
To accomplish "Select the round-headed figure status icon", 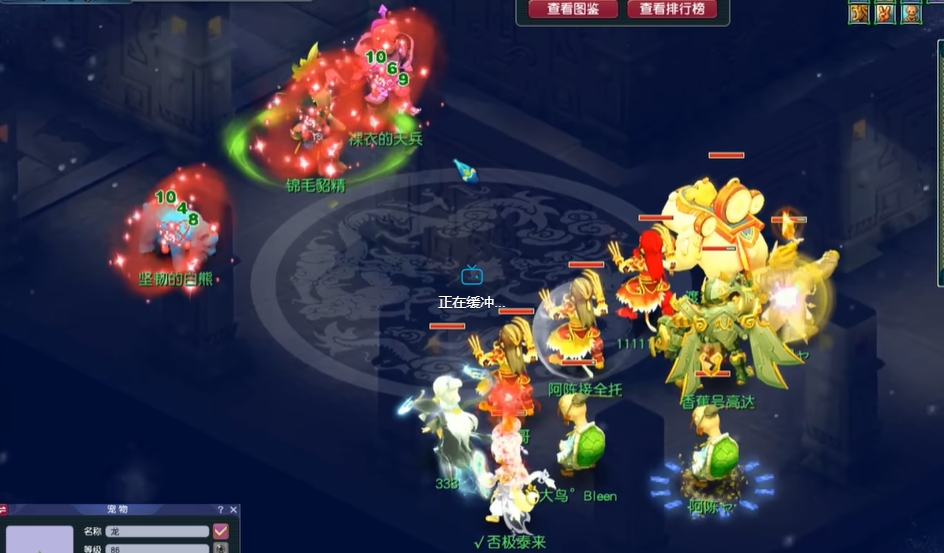I will [x=911, y=13].
